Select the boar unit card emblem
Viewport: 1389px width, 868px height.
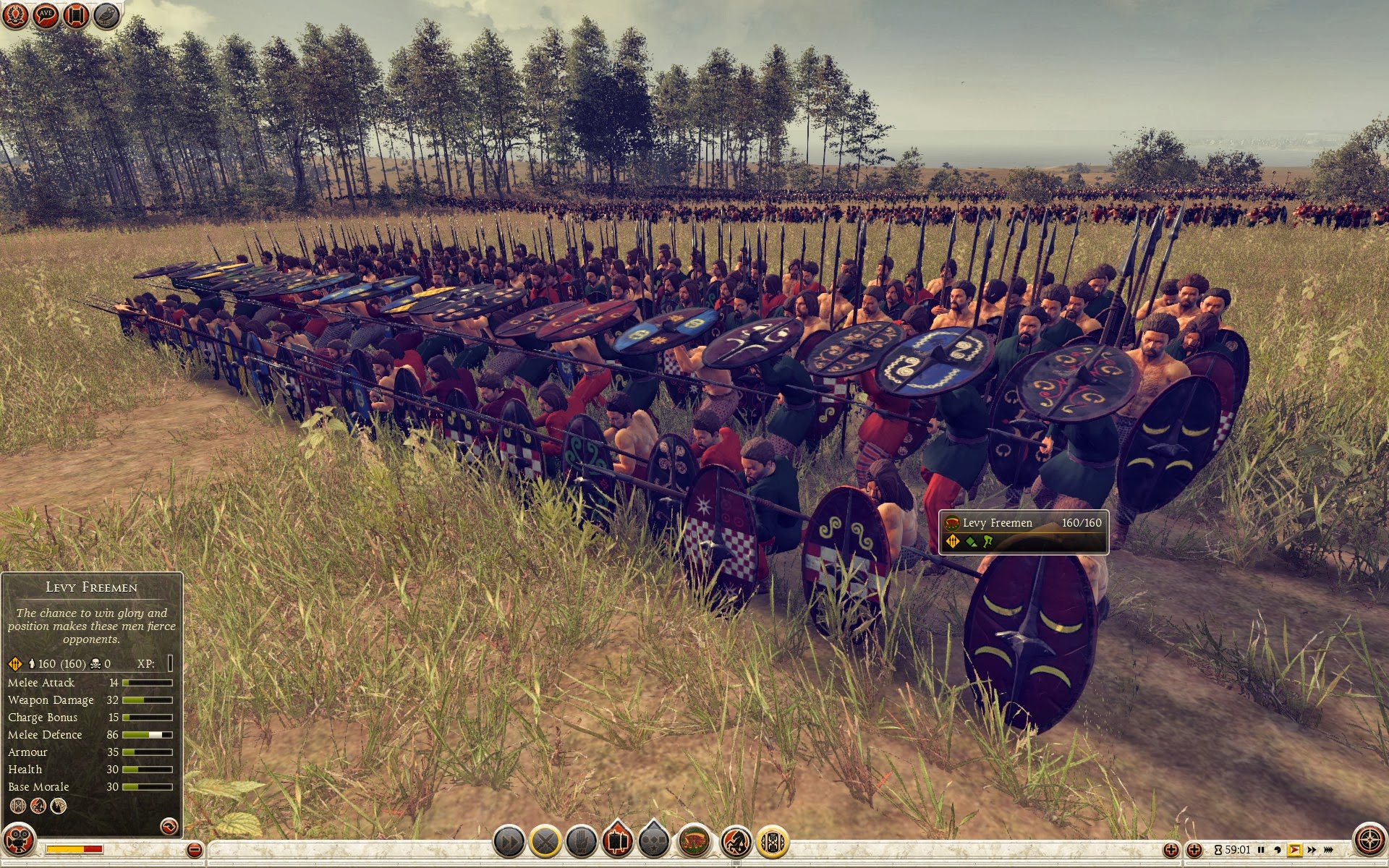(694, 842)
